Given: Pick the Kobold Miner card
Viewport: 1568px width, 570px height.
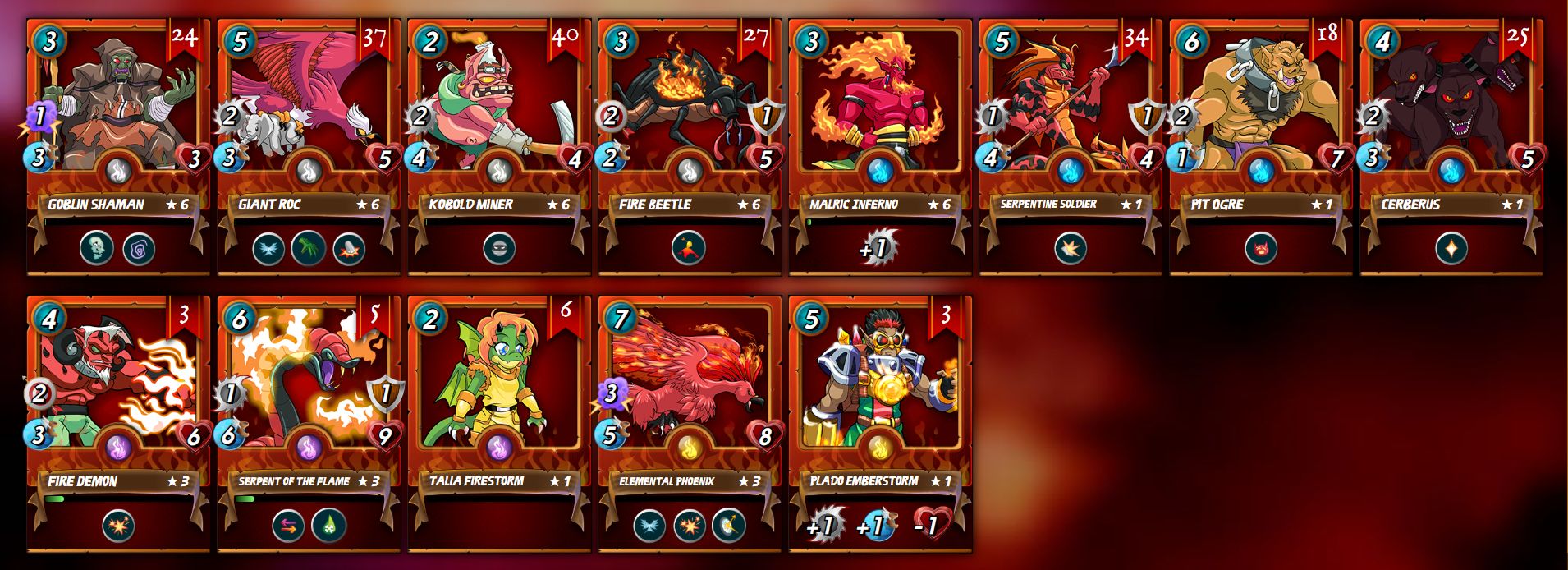Looking at the screenshot, I should [498, 123].
